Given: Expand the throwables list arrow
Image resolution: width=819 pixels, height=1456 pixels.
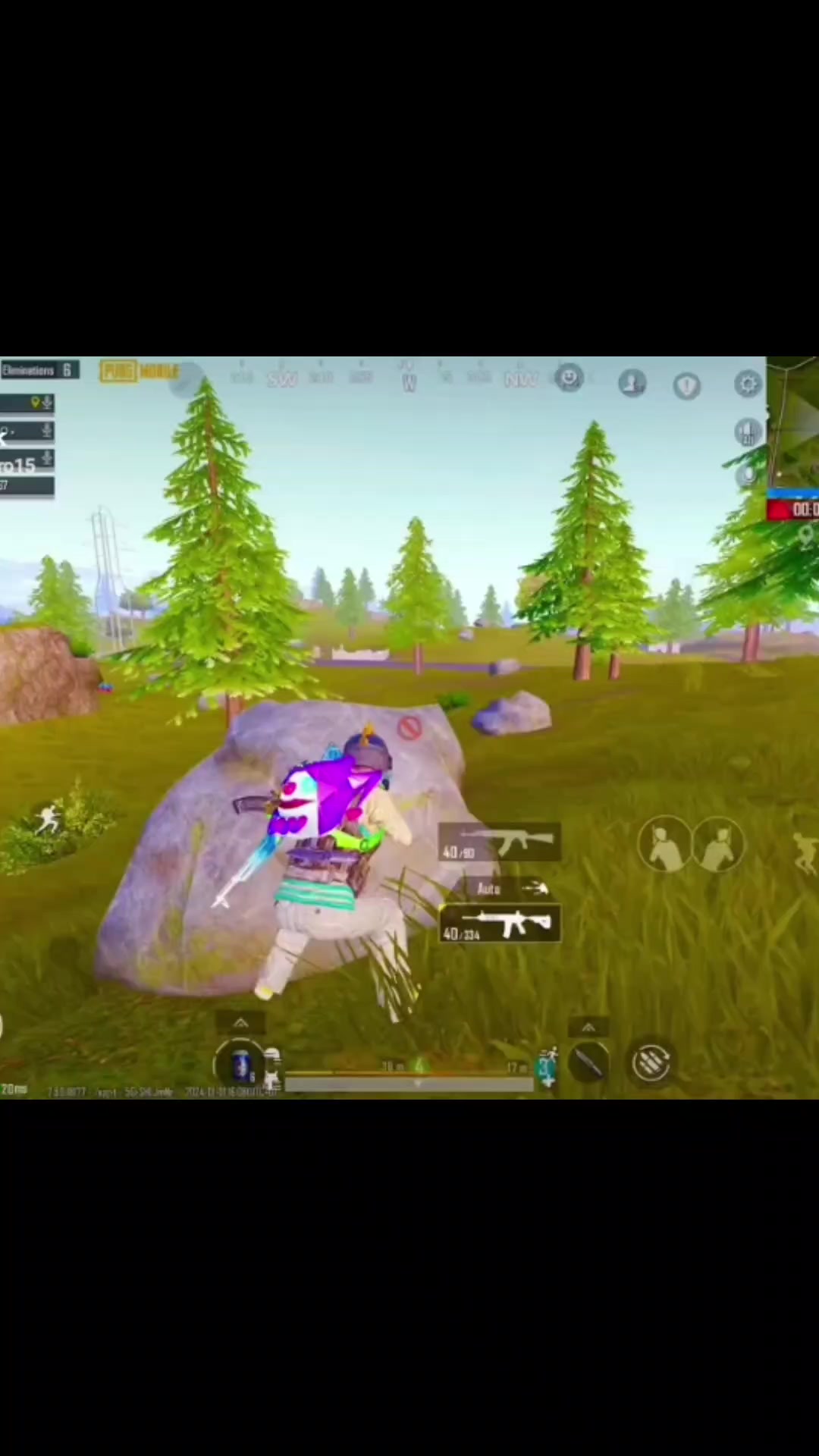Looking at the screenshot, I should pyautogui.click(x=588, y=1028).
